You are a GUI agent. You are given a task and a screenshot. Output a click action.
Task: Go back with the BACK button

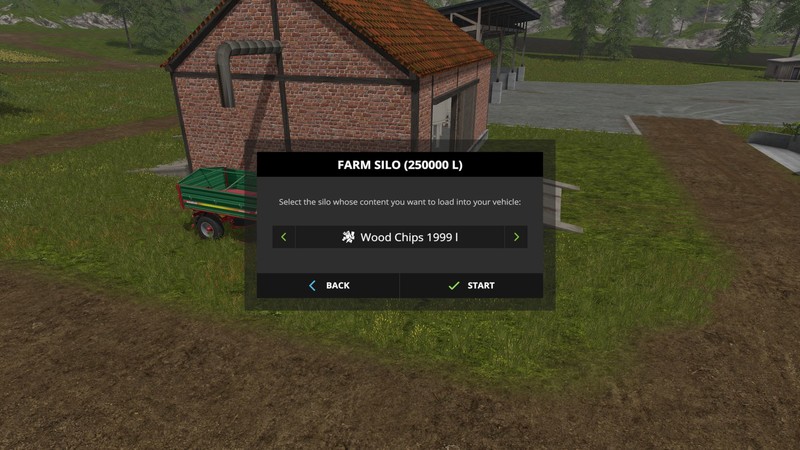point(328,286)
